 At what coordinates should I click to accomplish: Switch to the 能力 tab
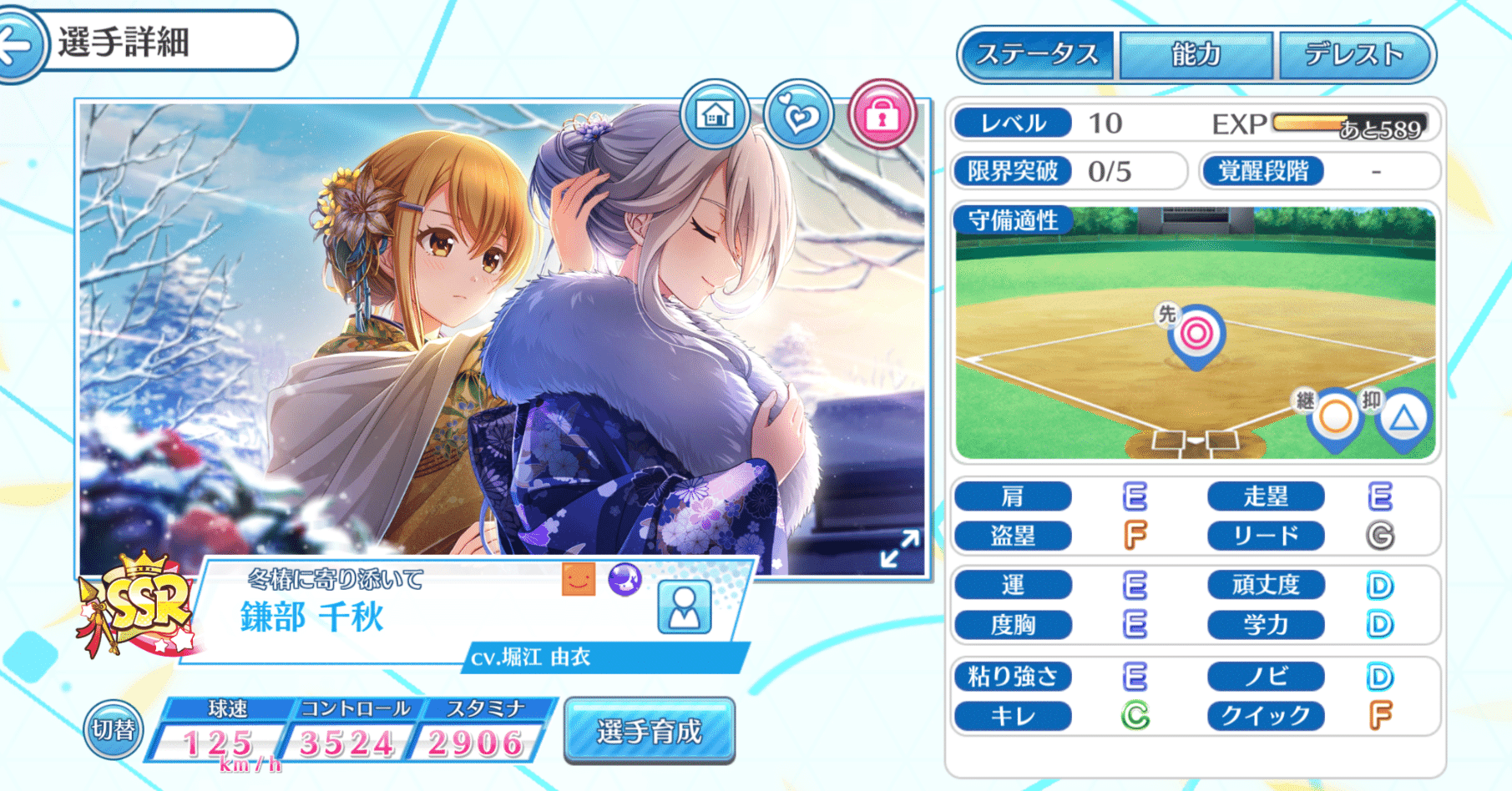pyautogui.click(x=1194, y=55)
